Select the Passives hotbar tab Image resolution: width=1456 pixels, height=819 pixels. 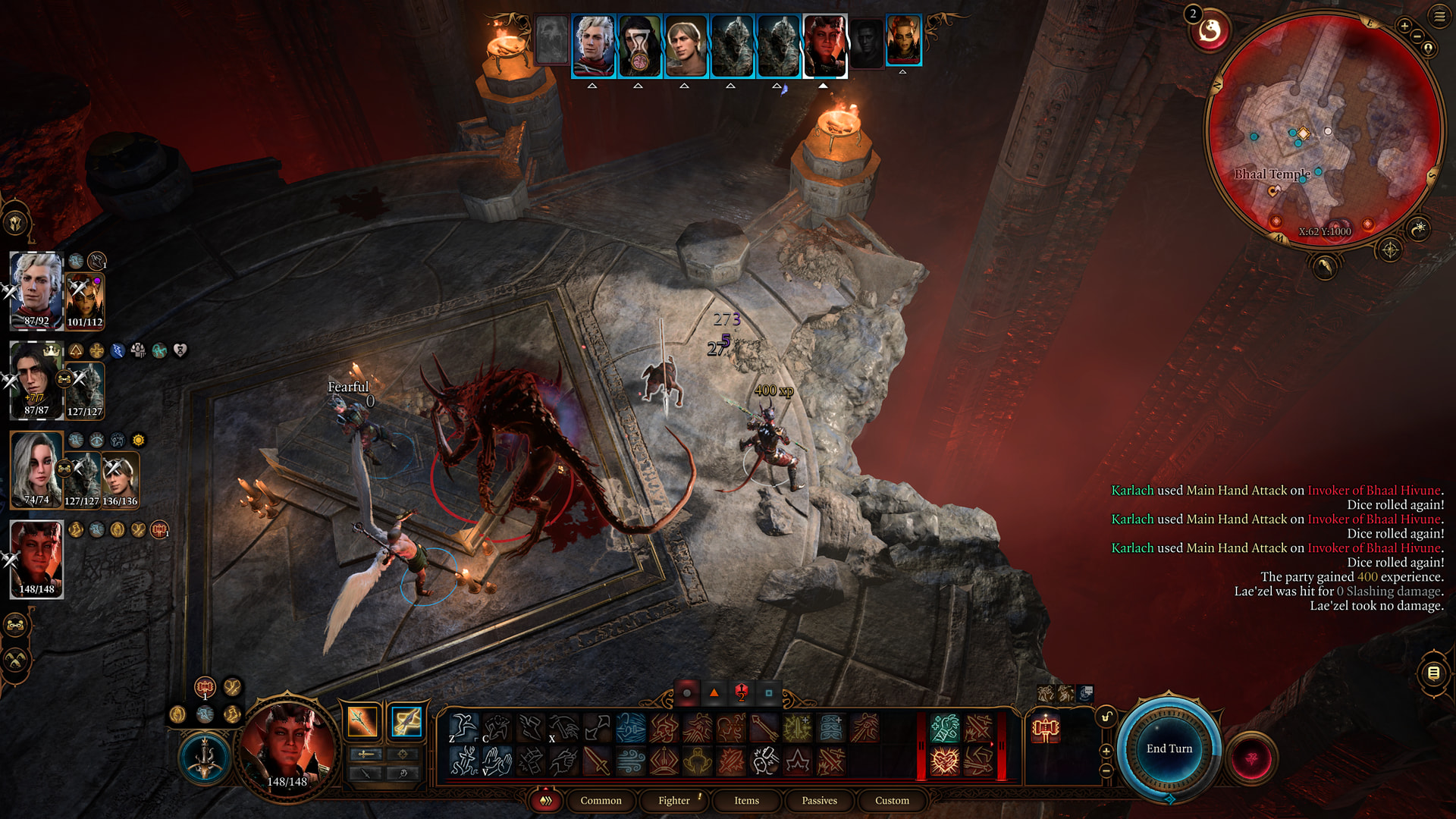[x=819, y=800]
